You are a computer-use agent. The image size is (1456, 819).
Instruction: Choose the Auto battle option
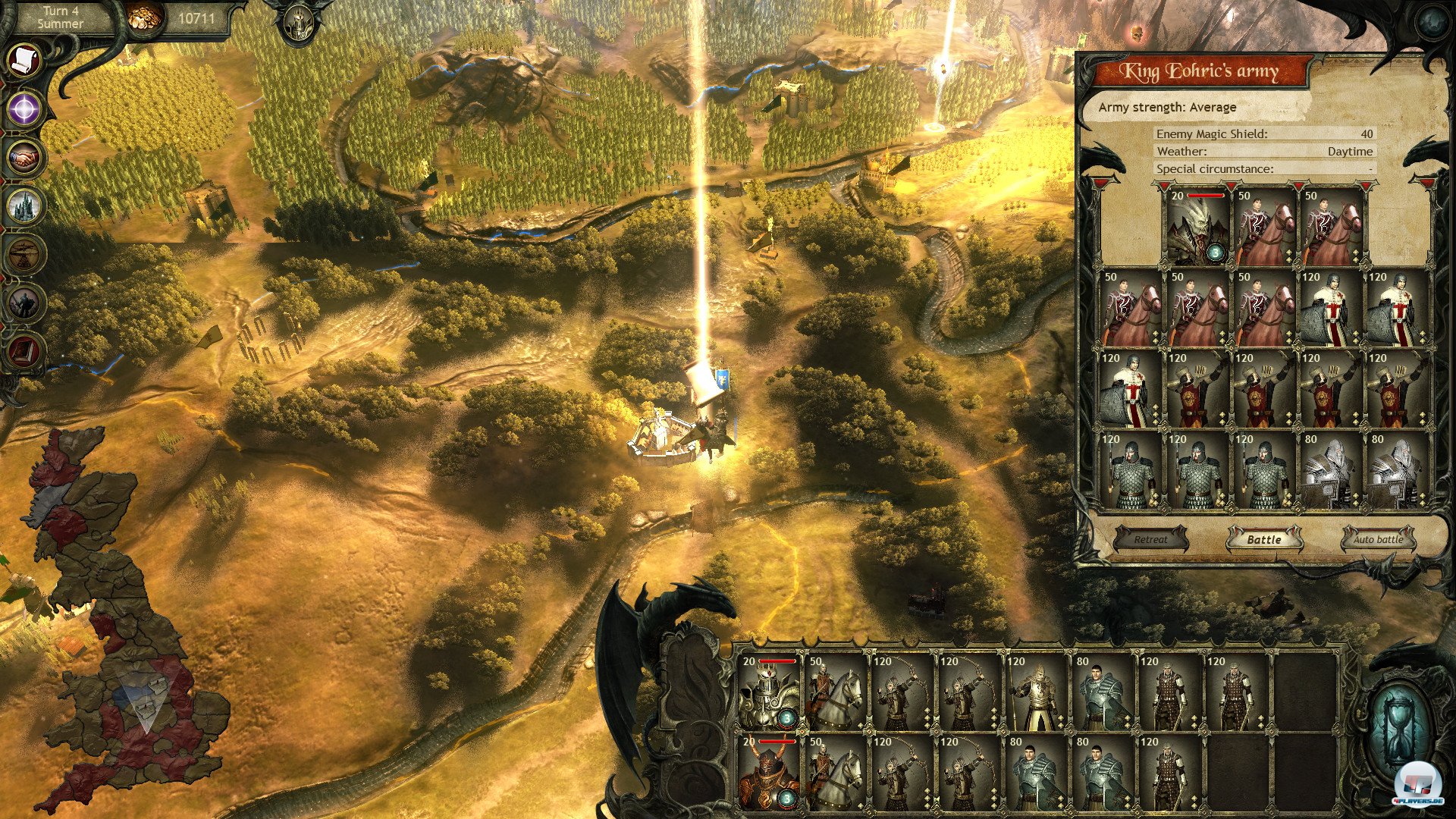coord(1378,539)
